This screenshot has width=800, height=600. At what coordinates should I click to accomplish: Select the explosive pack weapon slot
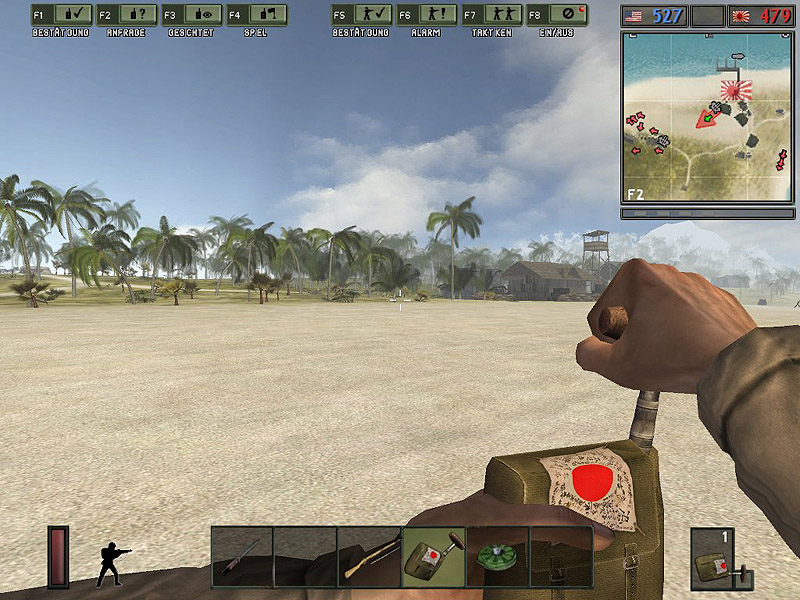pos(433,557)
